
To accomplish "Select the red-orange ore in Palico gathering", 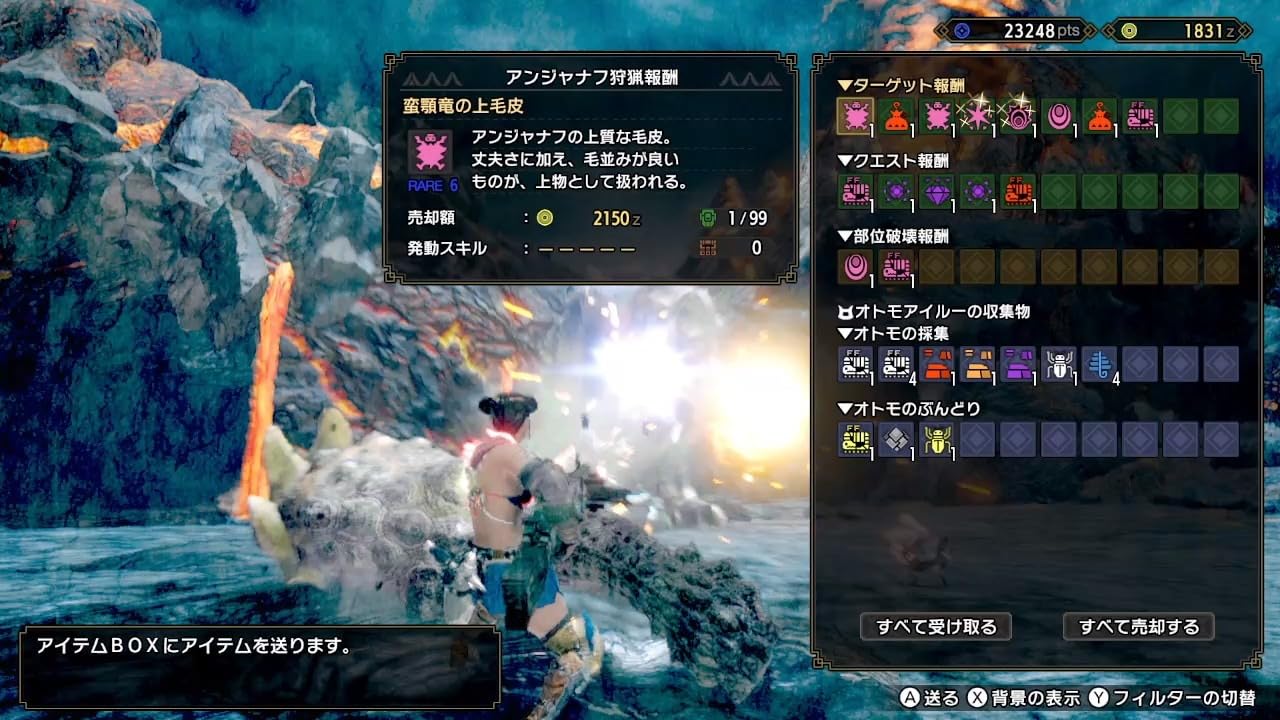I will (x=936, y=364).
